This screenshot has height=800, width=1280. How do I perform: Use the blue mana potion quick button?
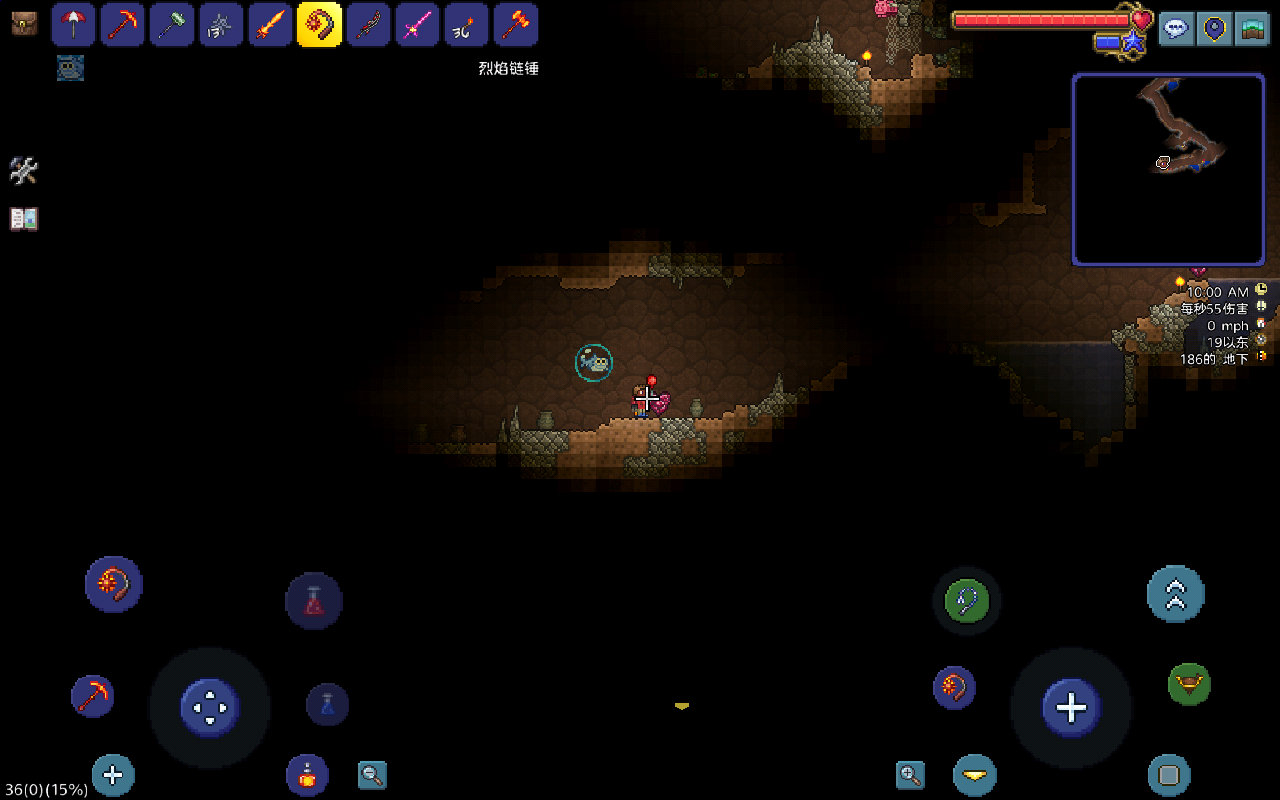[x=327, y=704]
